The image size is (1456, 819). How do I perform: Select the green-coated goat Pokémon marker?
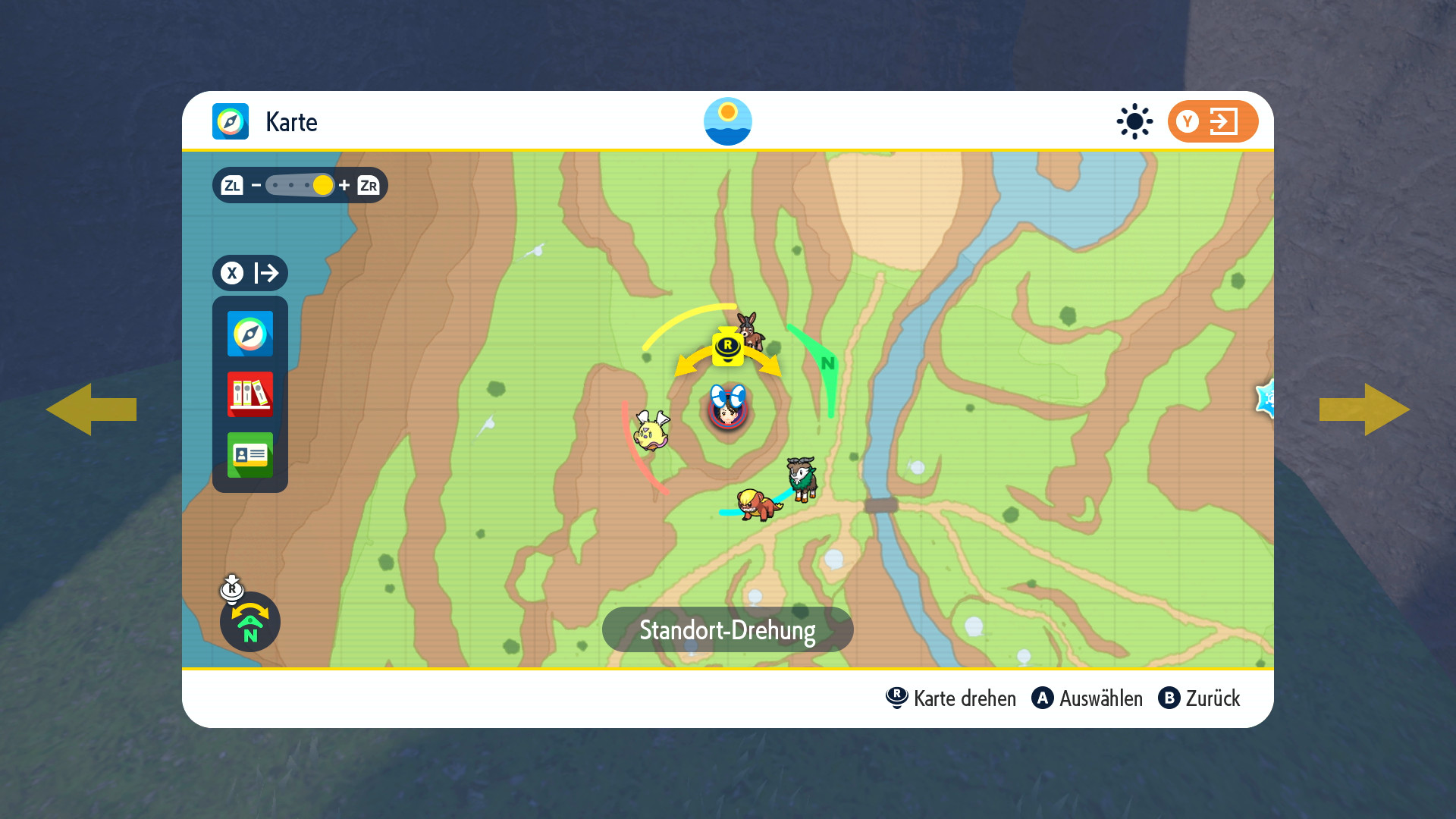(x=802, y=479)
